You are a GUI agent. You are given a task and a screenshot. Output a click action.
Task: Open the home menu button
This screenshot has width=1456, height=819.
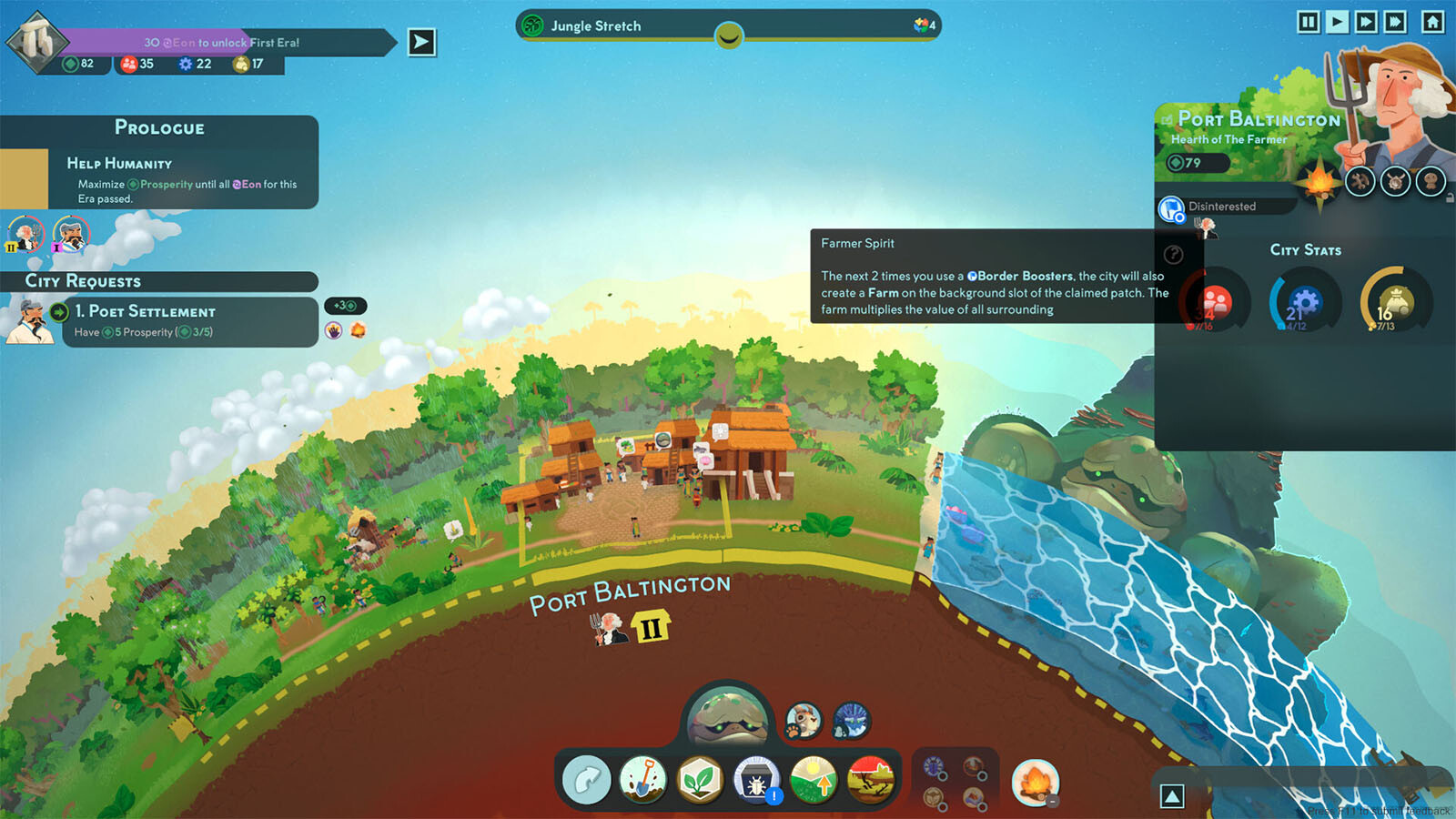1433,22
